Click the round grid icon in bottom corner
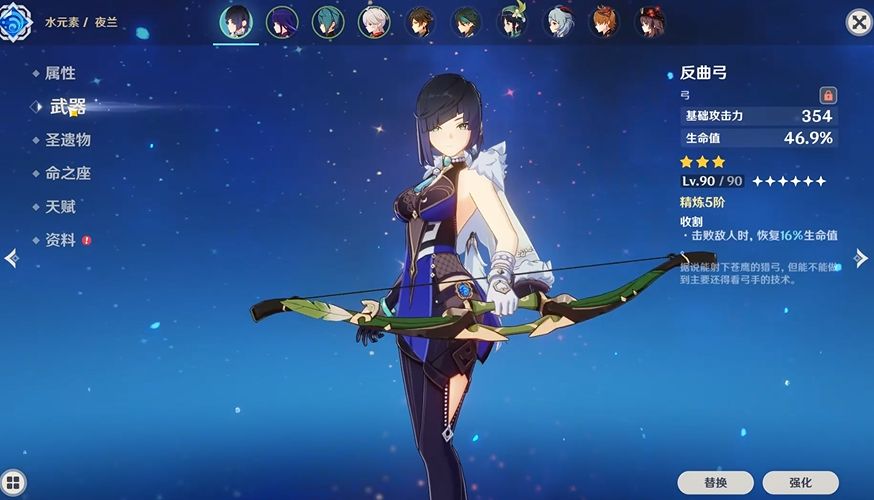This screenshot has height=500, width=874. click(x=13, y=484)
